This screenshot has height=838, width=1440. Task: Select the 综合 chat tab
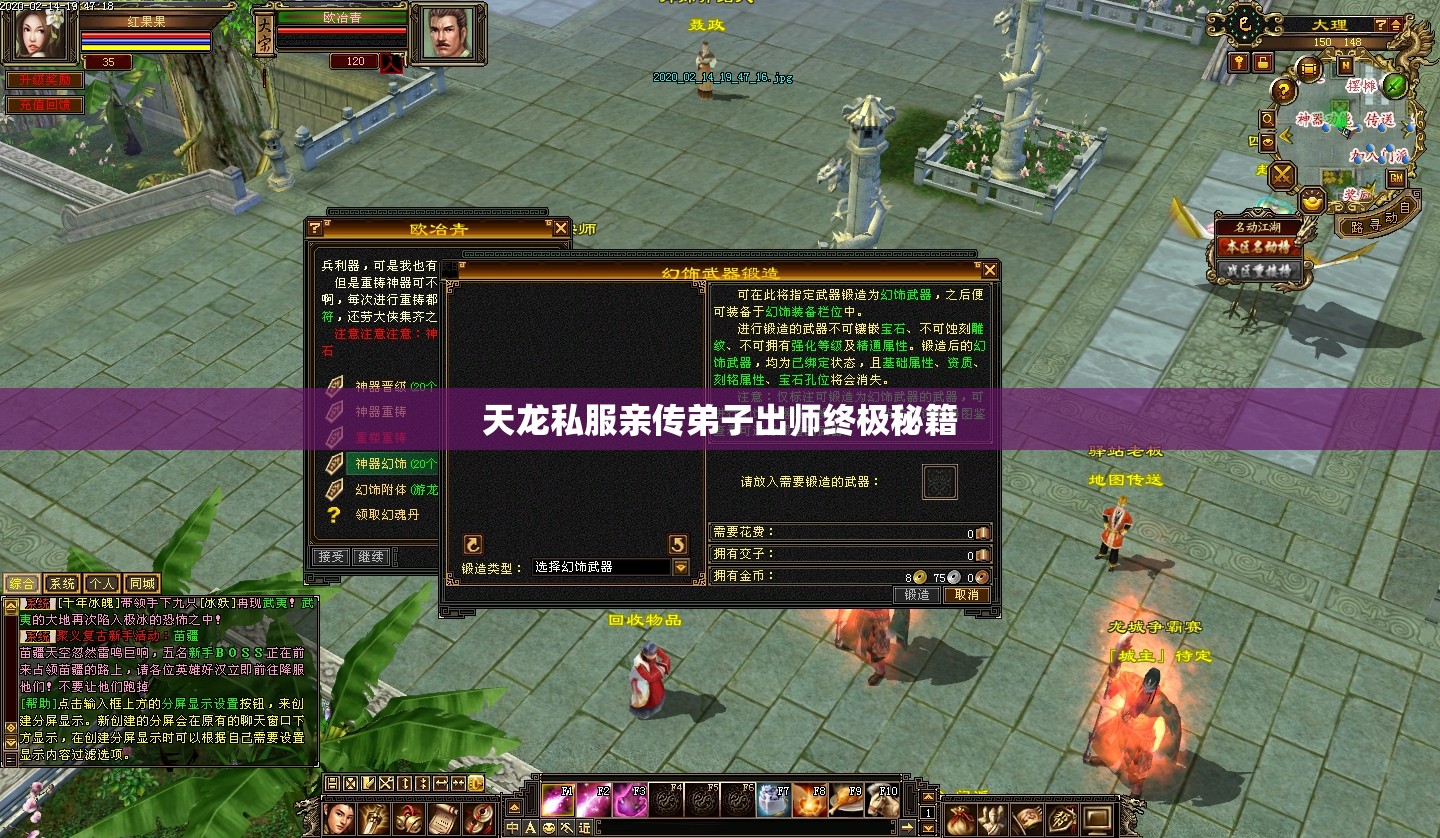23,583
